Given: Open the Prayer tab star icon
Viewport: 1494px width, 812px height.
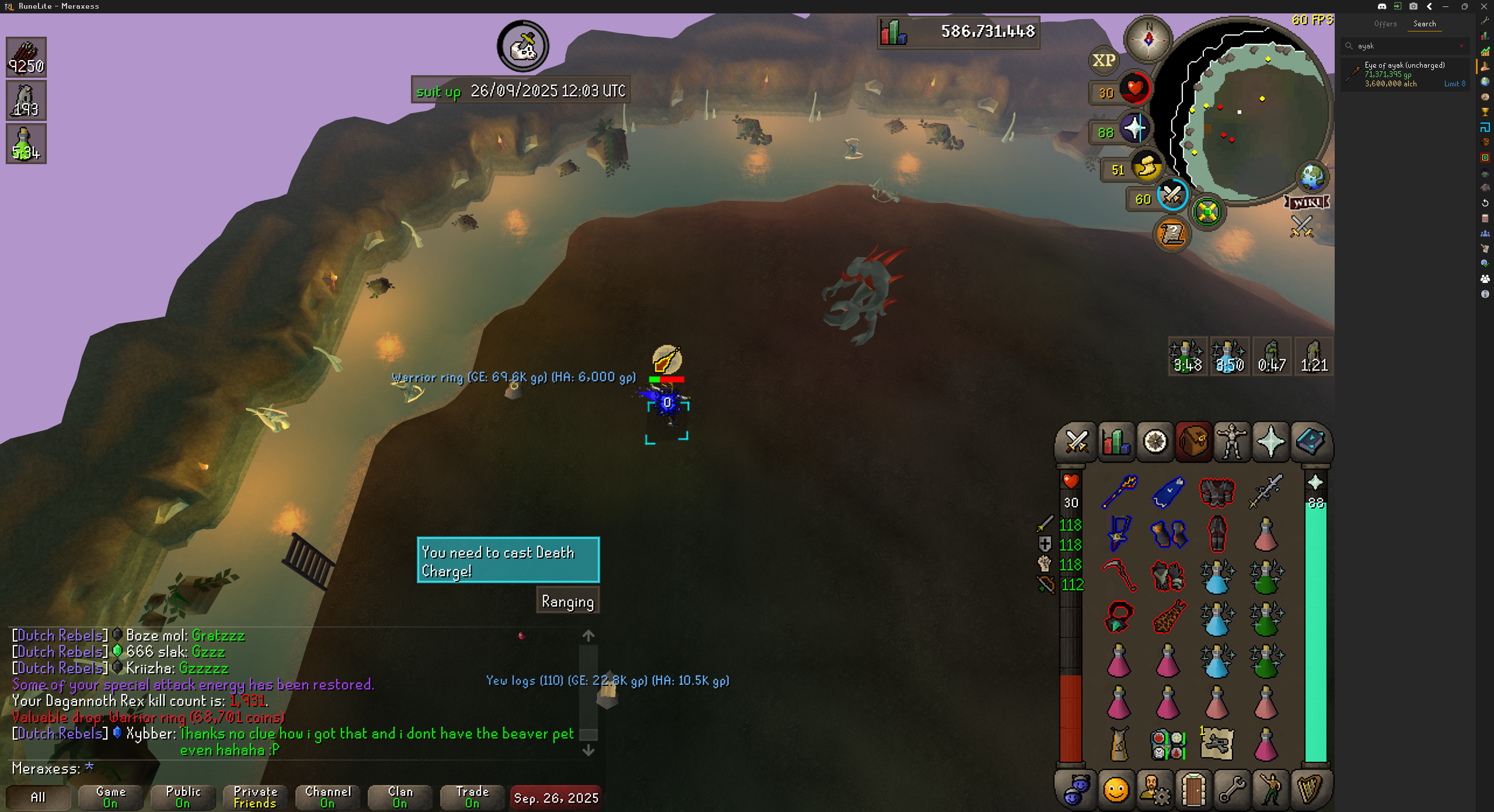Looking at the screenshot, I should [1270, 442].
